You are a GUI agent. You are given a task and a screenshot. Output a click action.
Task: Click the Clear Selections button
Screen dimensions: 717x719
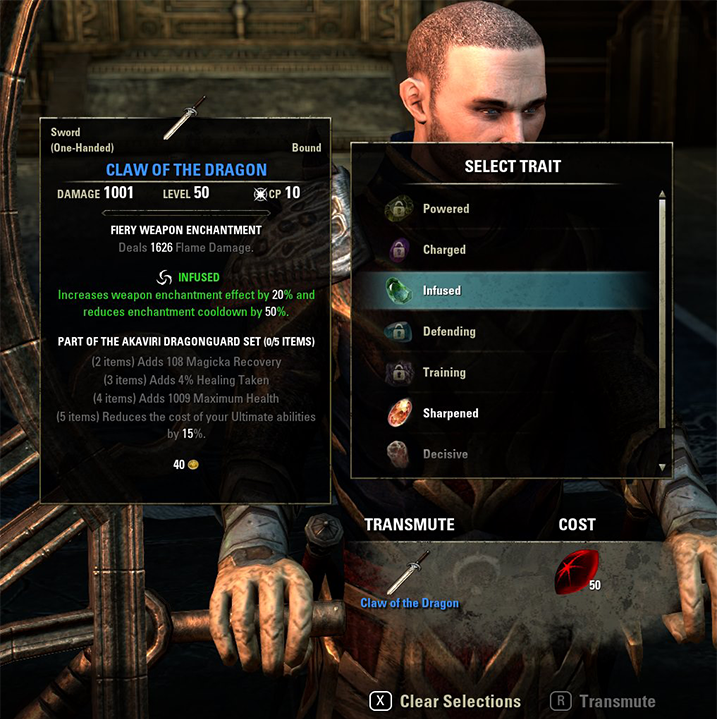click(448, 702)
